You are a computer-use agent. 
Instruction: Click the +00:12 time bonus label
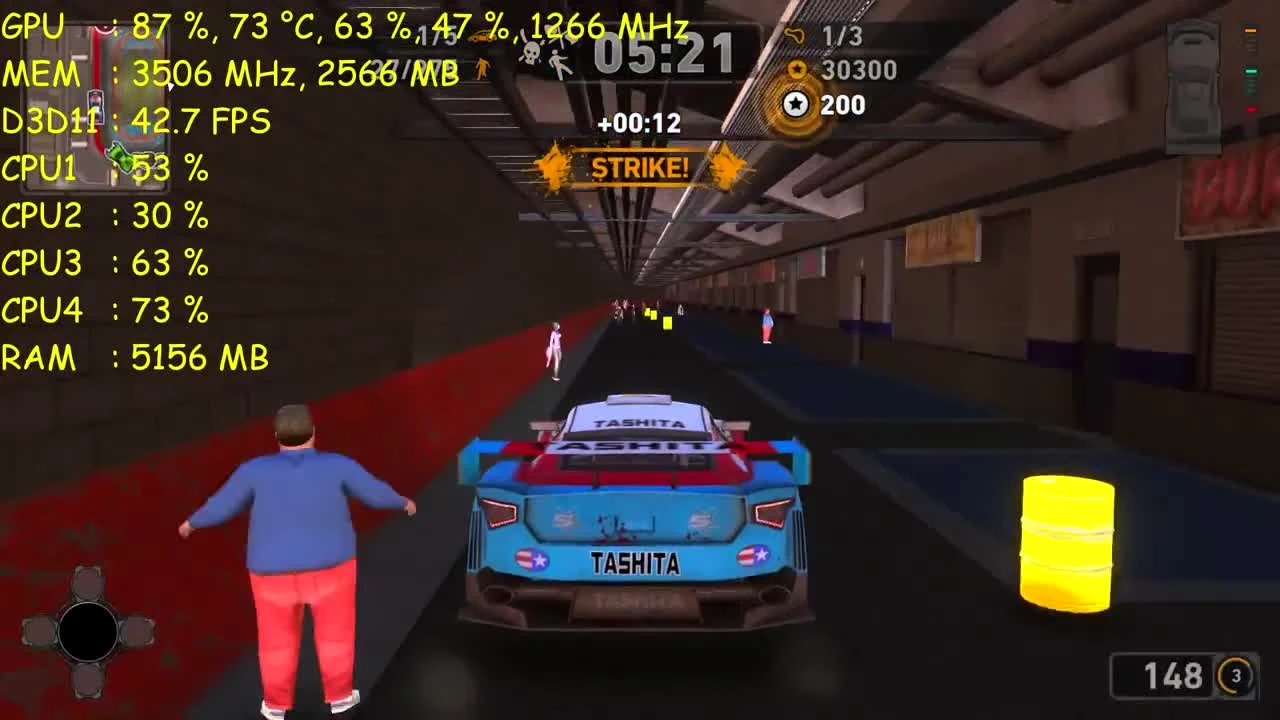(638, 126)
